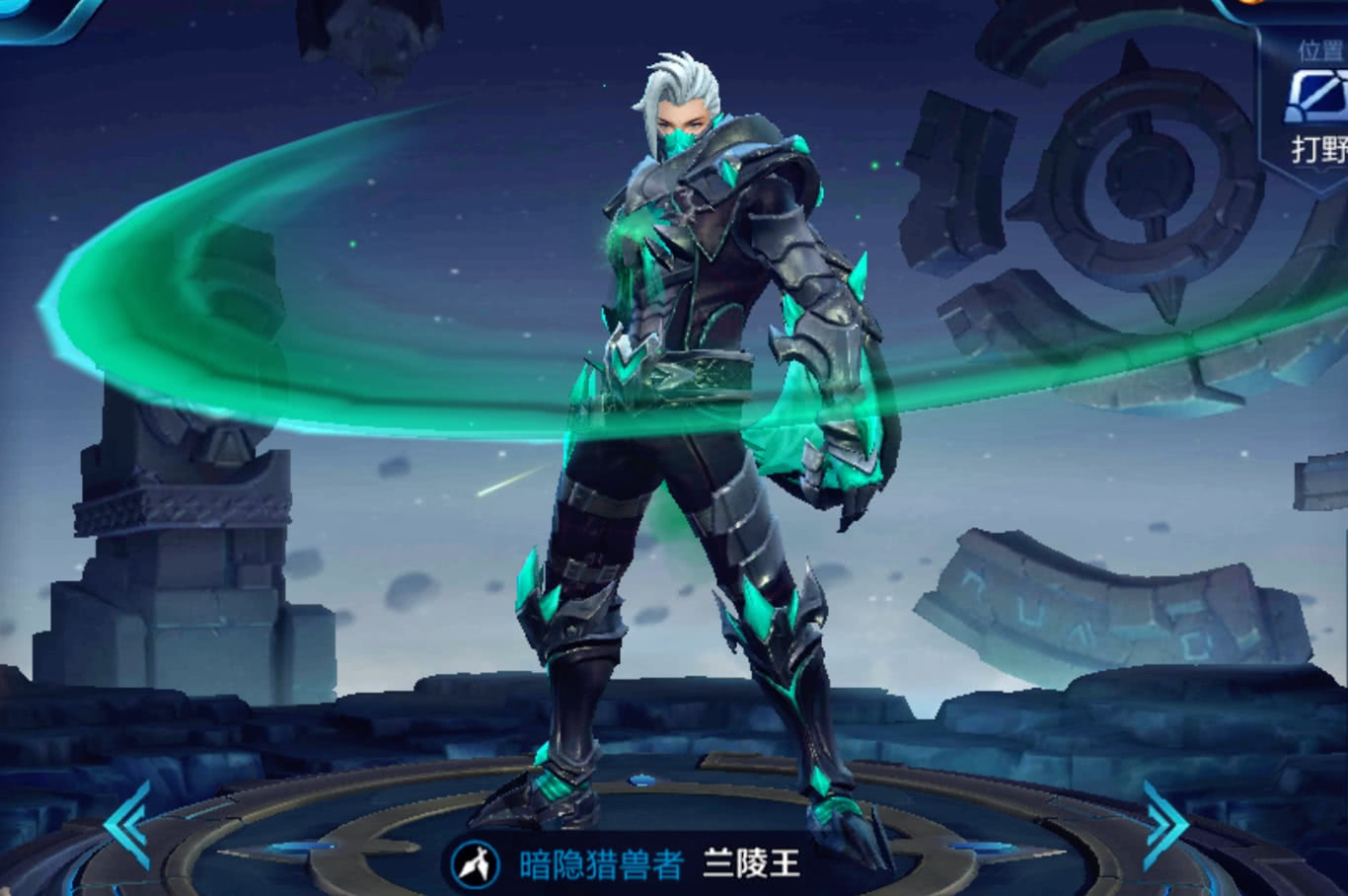Click the blue banner icon in the top-left corner

click(x=30, y=15)
